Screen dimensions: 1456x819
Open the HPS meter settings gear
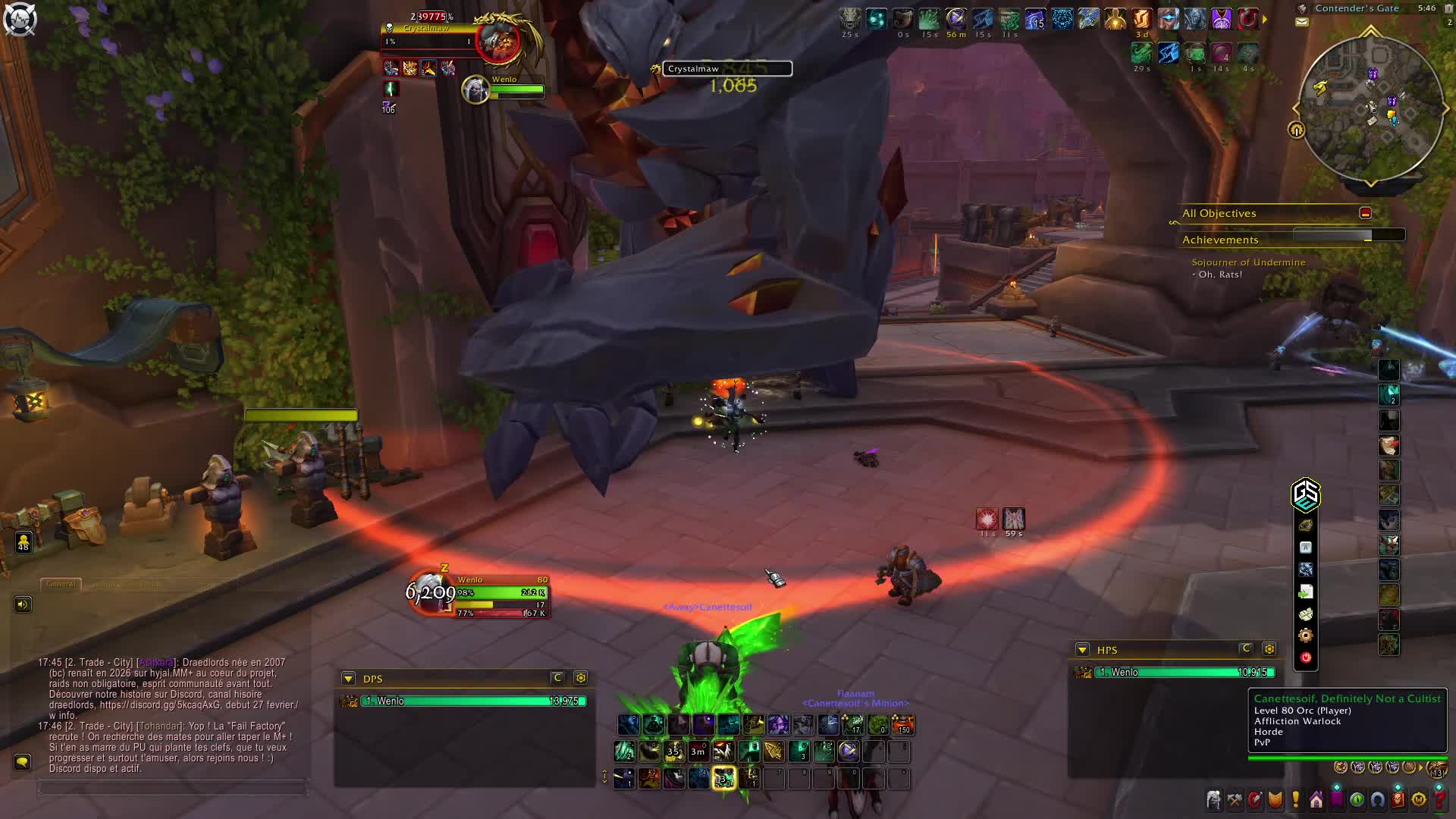pyautogui.click(x=1269, y=649)
